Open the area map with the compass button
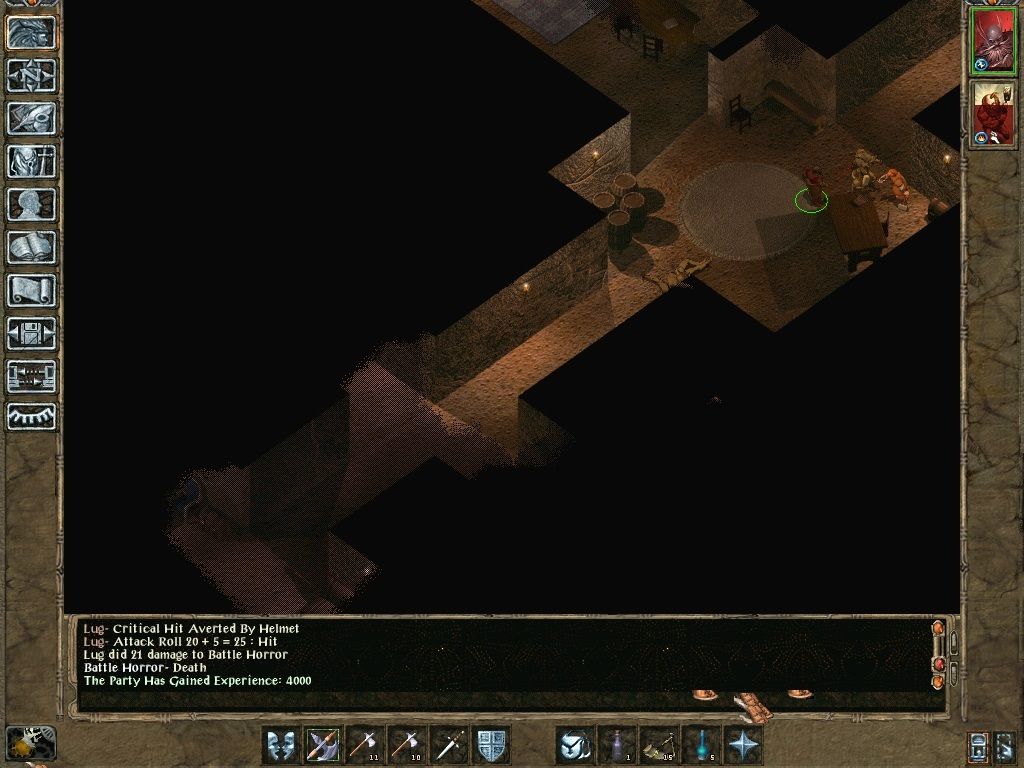Image resolution: width=1024 pixels, height=768 pixels. pyautogui.click(x=31, y=76)
